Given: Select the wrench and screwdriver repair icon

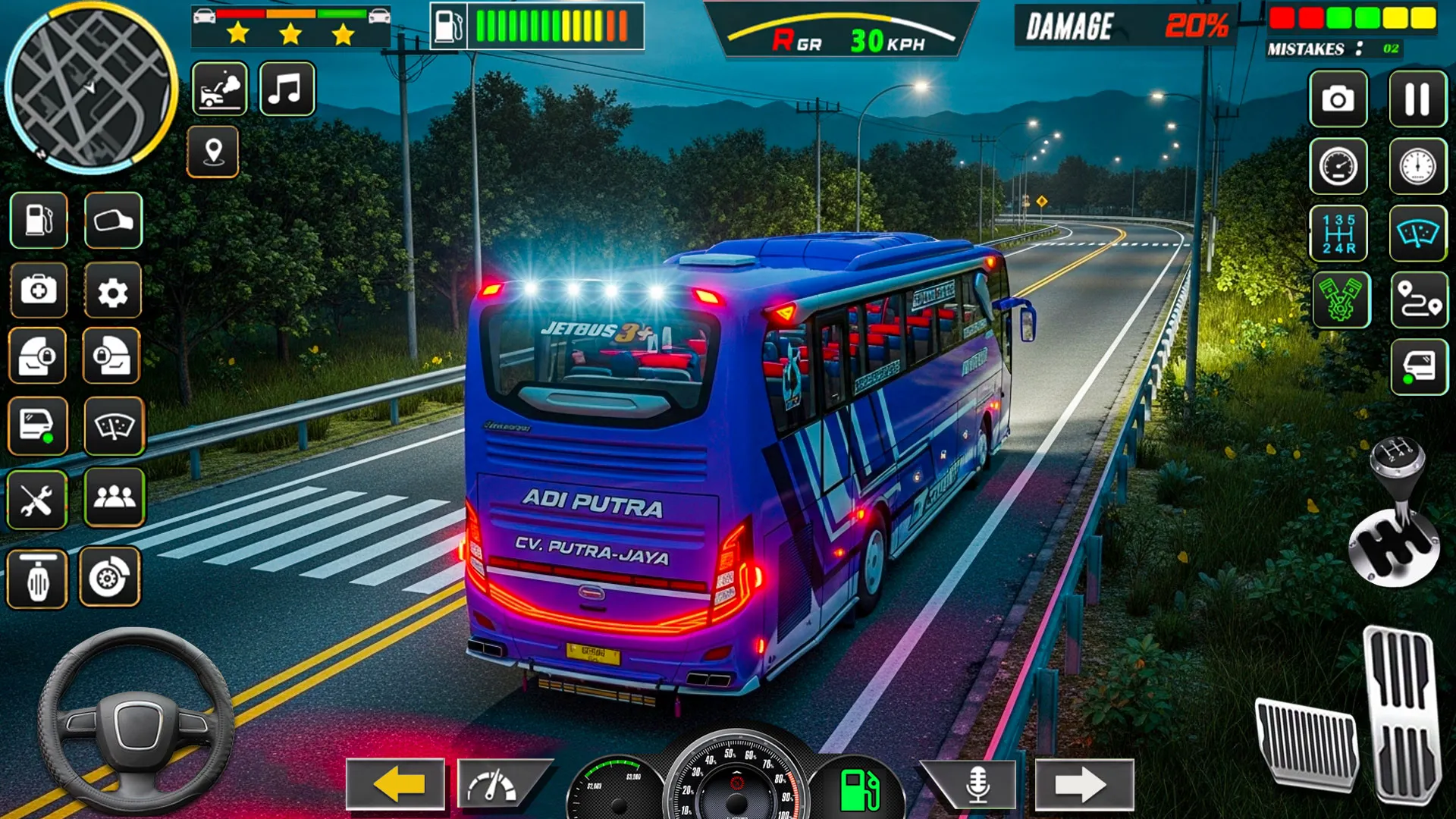Looking at the screenshot, I should (39, 497).
